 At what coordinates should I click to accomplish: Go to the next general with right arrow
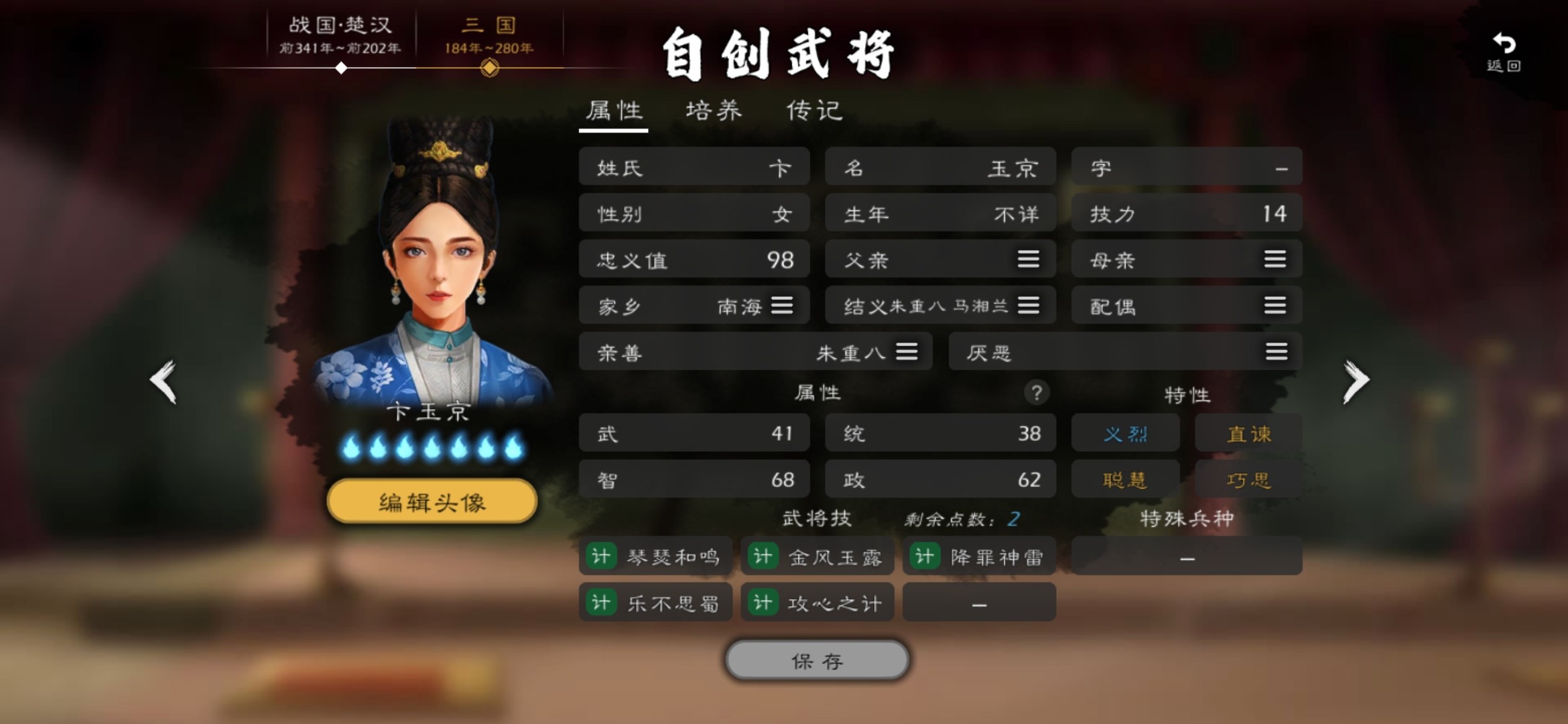[1355, 381]
